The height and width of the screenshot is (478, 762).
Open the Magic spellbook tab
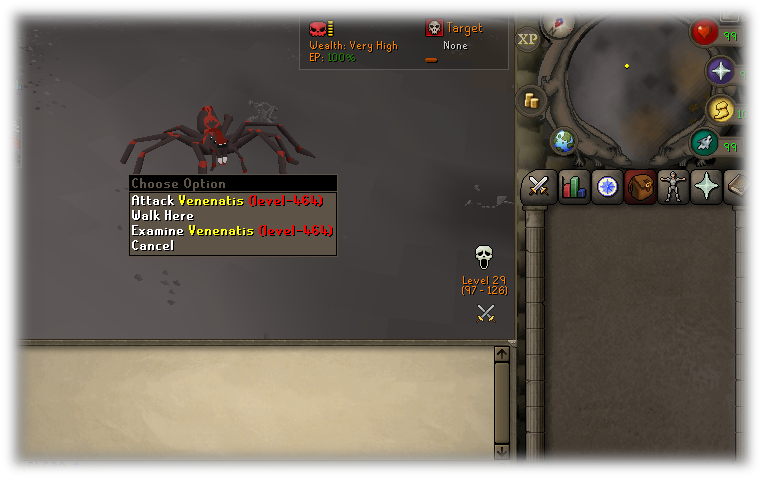[740, 187]
